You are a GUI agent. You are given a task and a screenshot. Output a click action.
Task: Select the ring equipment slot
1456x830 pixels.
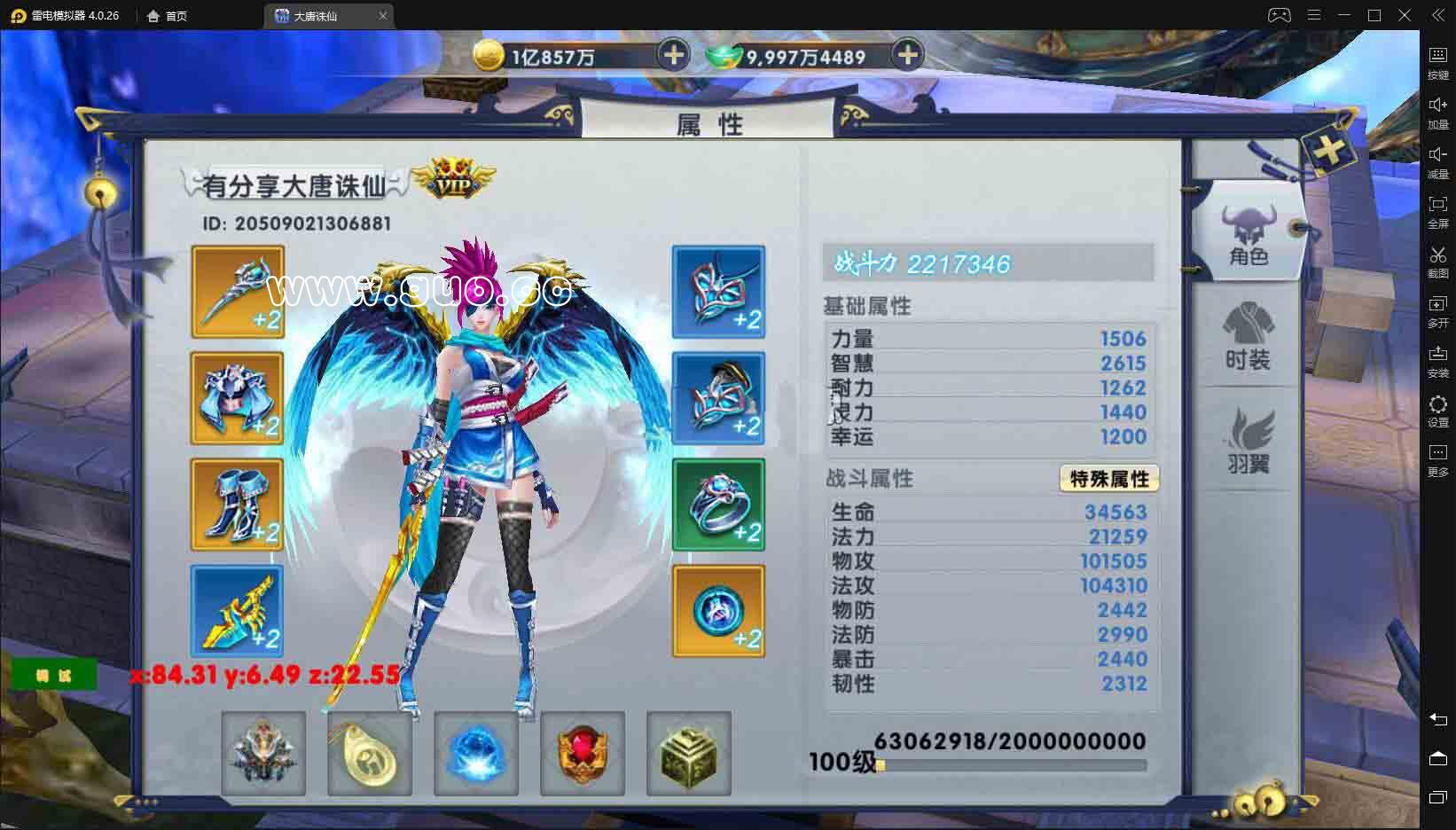pos(717,504)
